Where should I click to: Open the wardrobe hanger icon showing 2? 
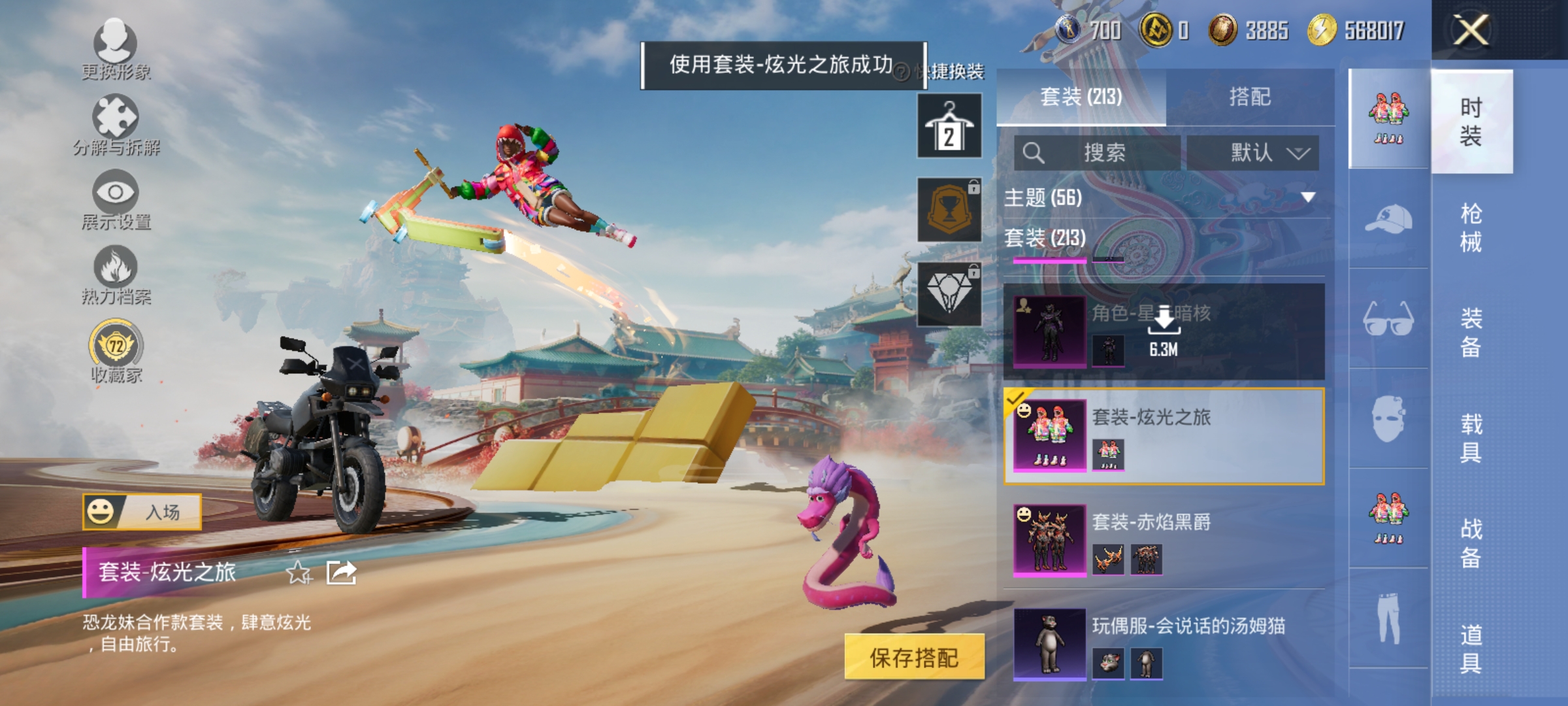pos(949,124)
